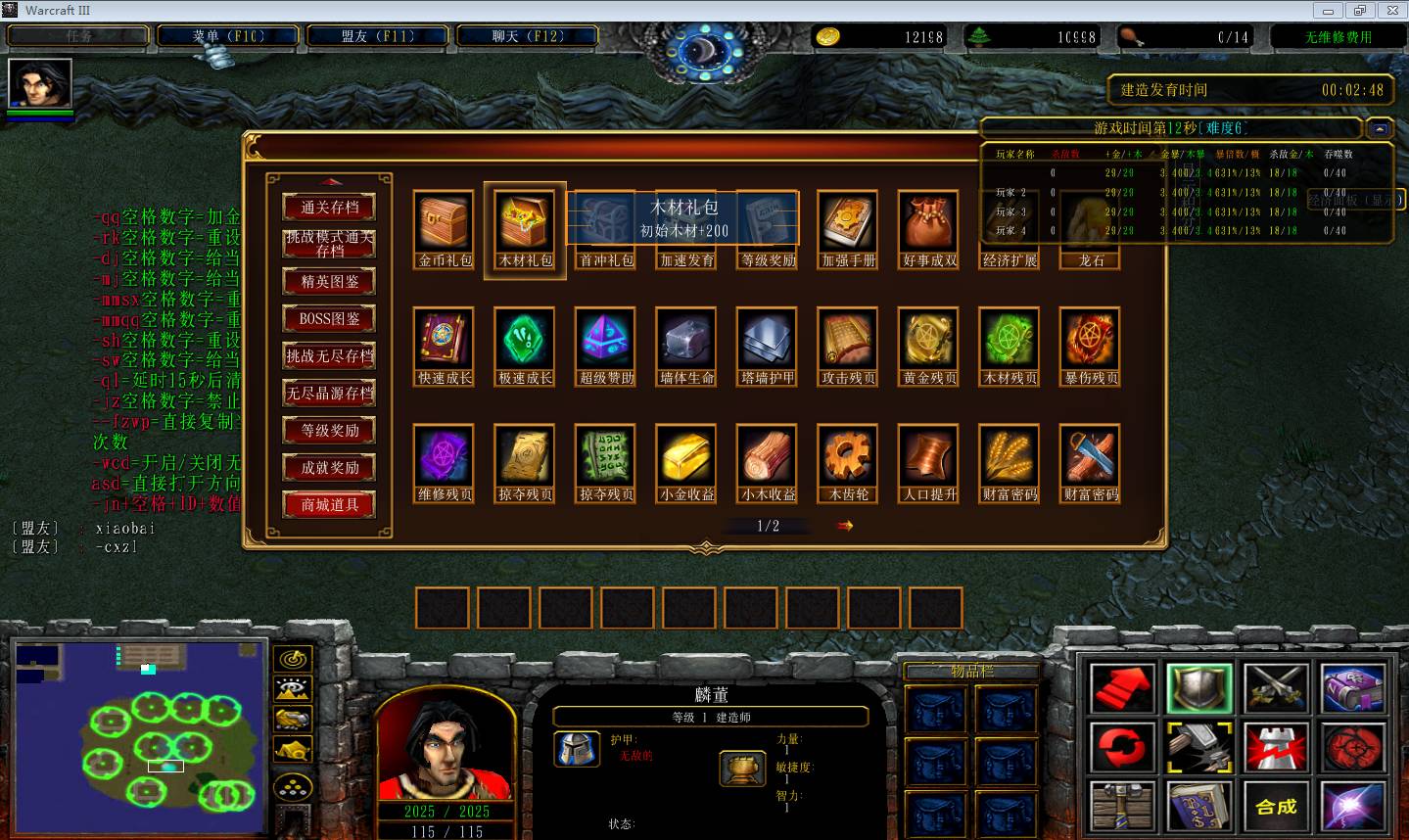Show the 等级奖励 category
The width and height of the screenshot is (1409, 840).
pos(329,431)
